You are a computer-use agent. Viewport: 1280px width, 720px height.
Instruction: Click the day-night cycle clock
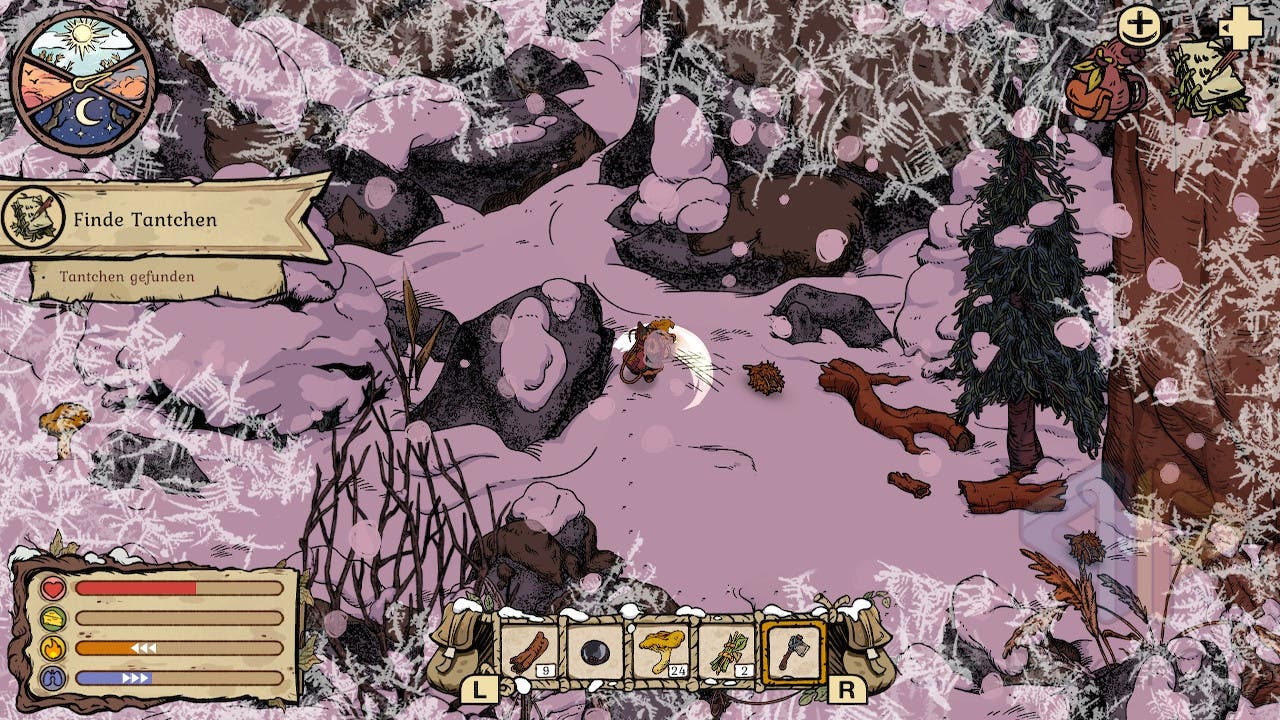pyautogui.click(x=83, y=82)
